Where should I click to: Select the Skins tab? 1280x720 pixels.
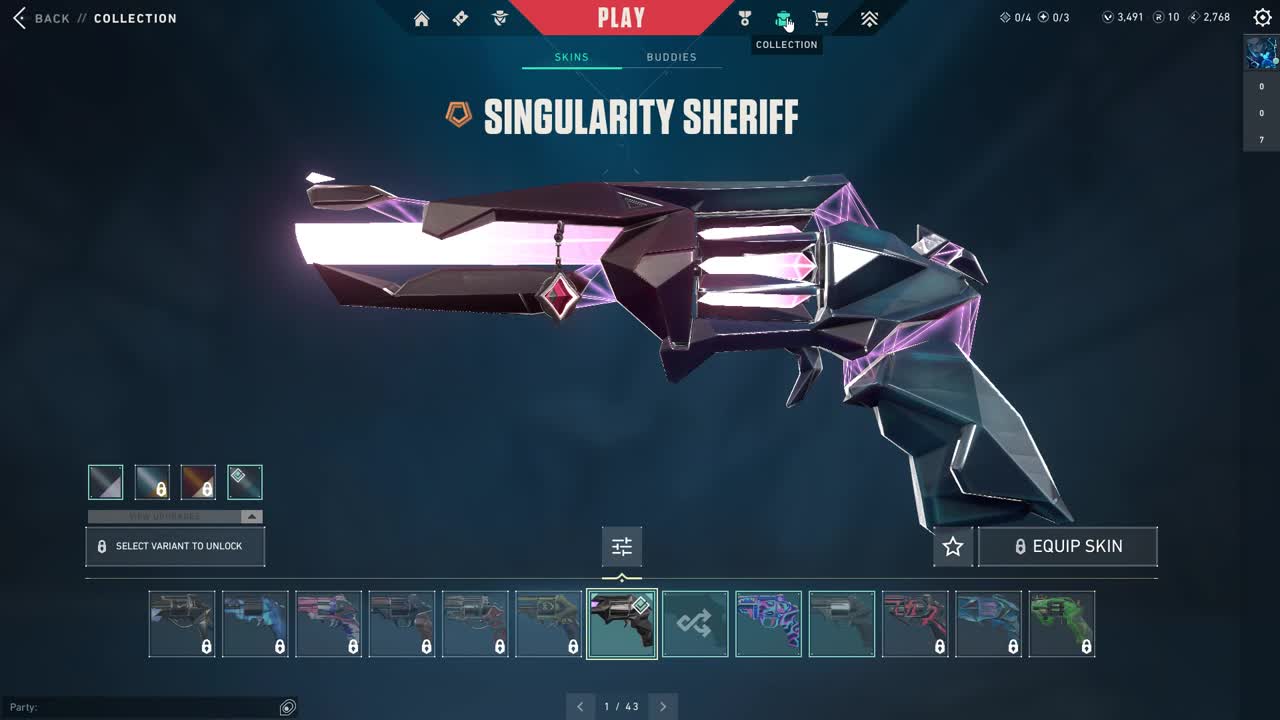click(572, 57)
